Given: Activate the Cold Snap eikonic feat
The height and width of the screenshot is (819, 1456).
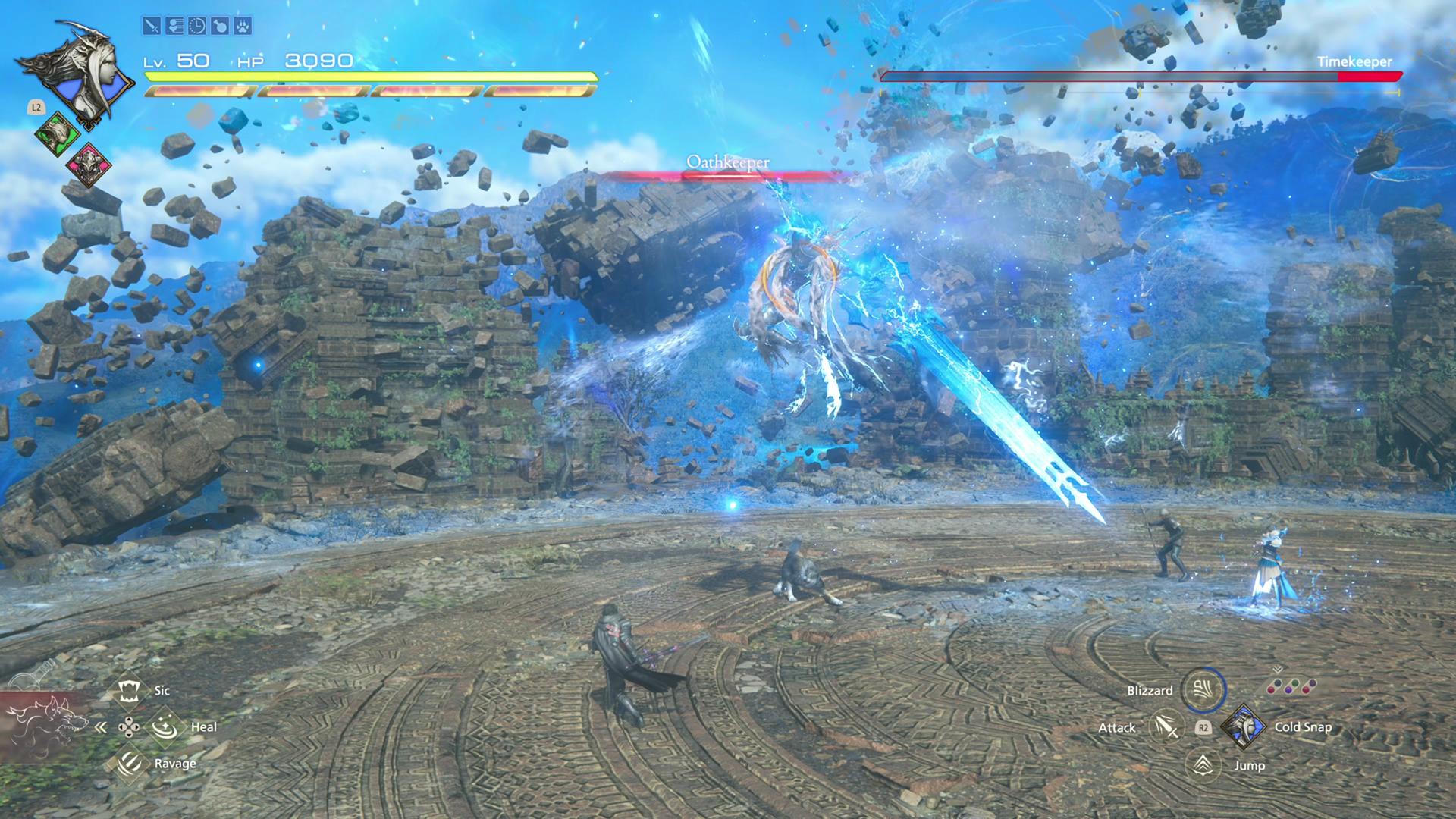Looking at the screenshot, I should pos(1243,727).
